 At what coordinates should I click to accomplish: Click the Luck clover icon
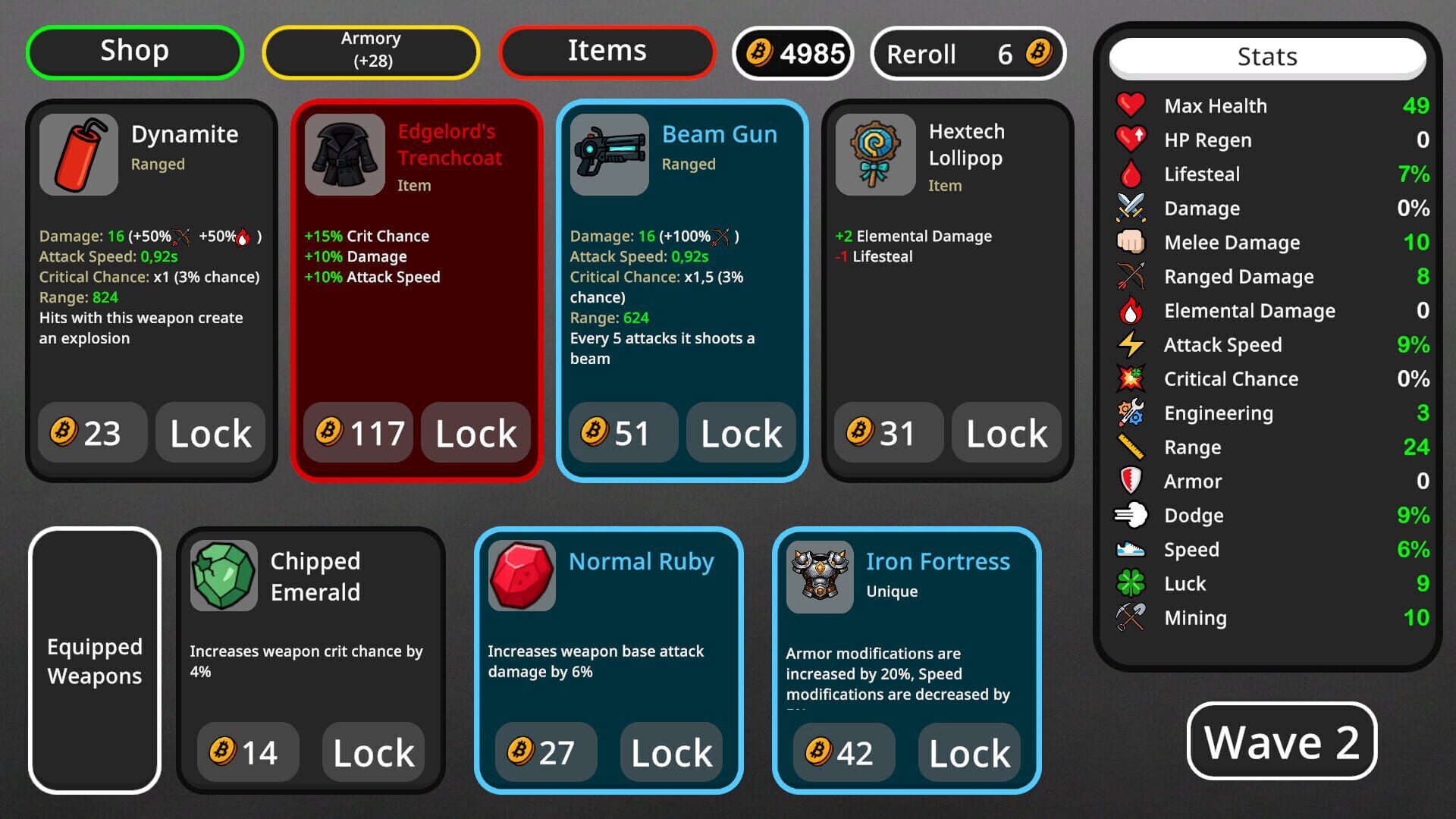1131,583
